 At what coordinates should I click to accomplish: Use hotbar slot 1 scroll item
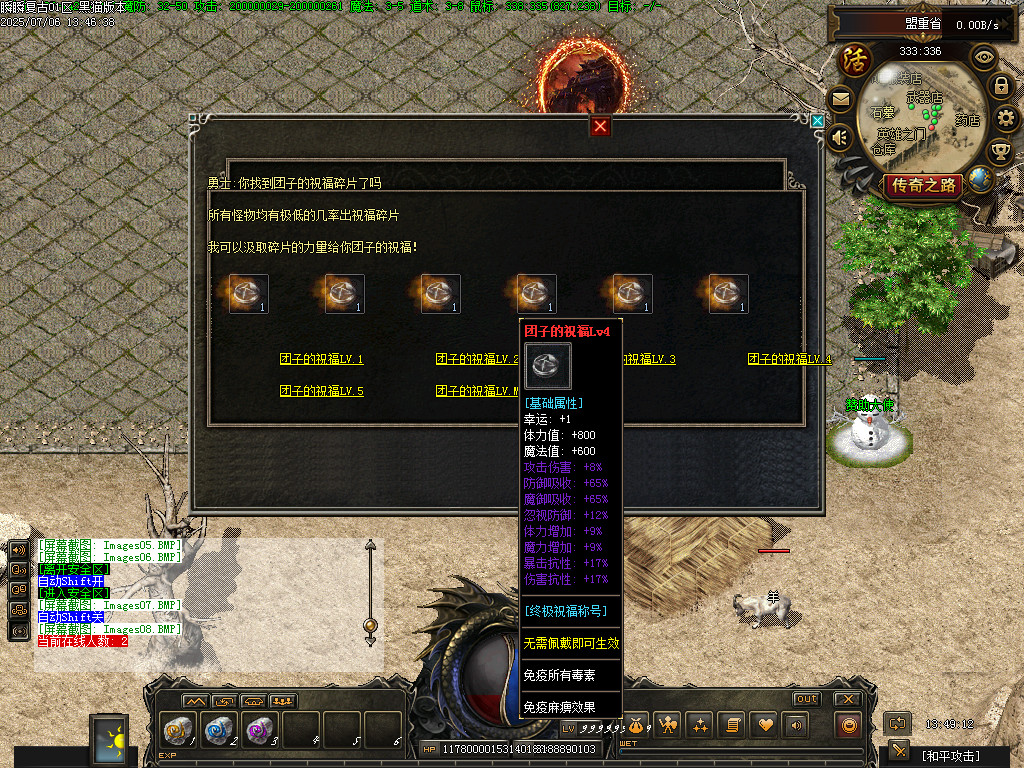pos(177,730)
